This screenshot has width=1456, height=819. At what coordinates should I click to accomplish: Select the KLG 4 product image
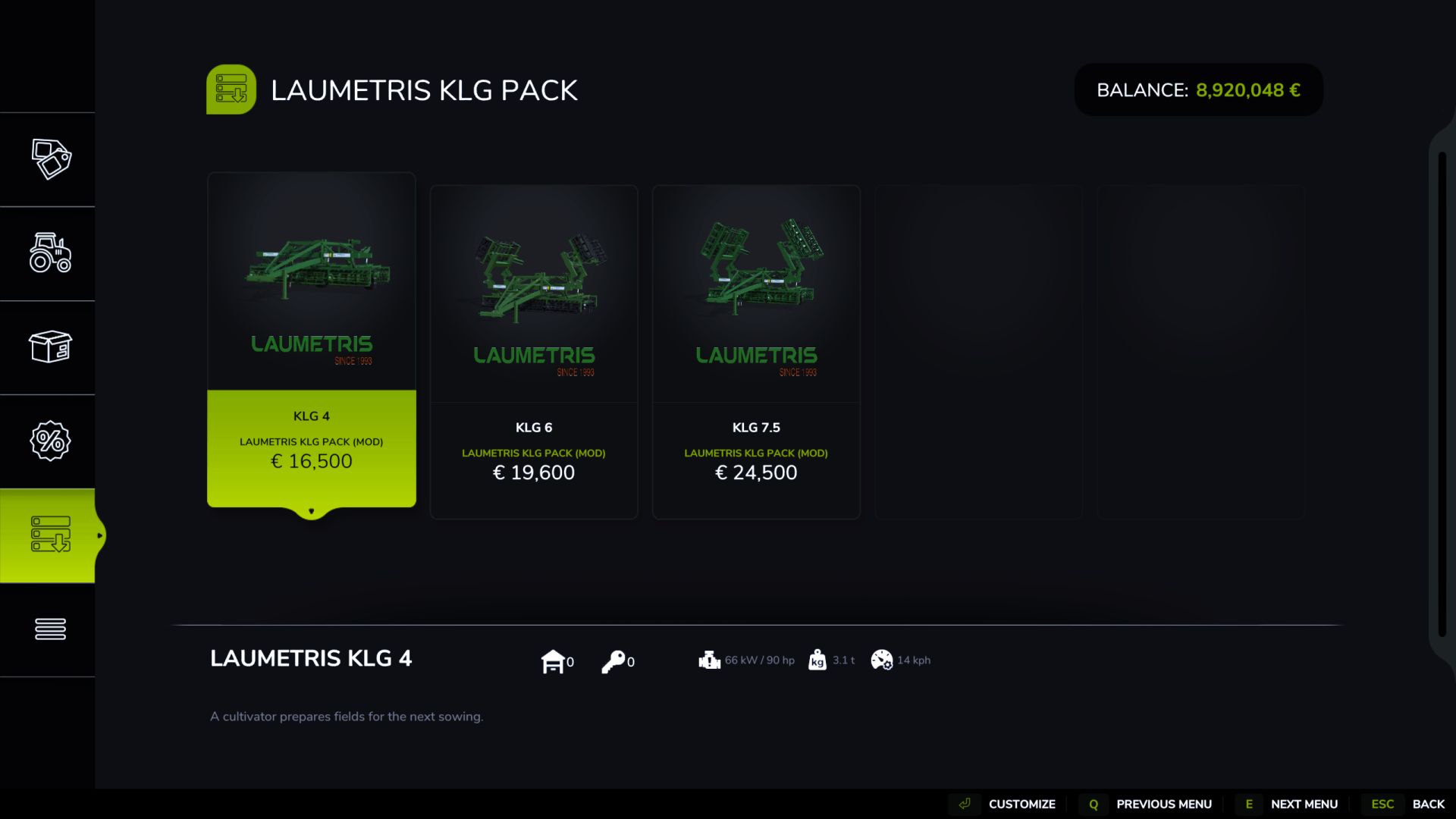(x=311, y=281)
